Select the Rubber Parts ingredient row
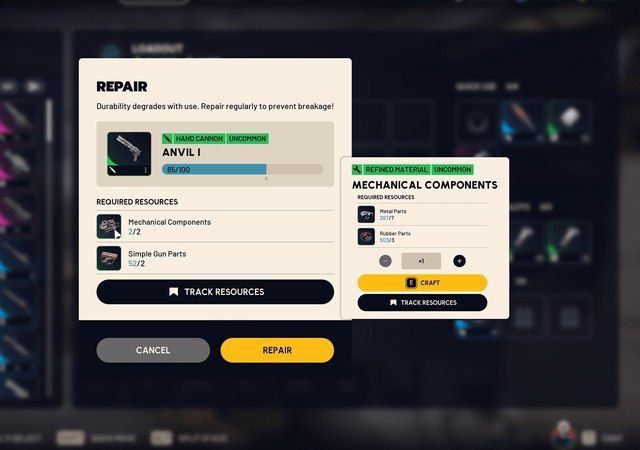This screenshot has height=450, width=640. [x=422, y=237]
